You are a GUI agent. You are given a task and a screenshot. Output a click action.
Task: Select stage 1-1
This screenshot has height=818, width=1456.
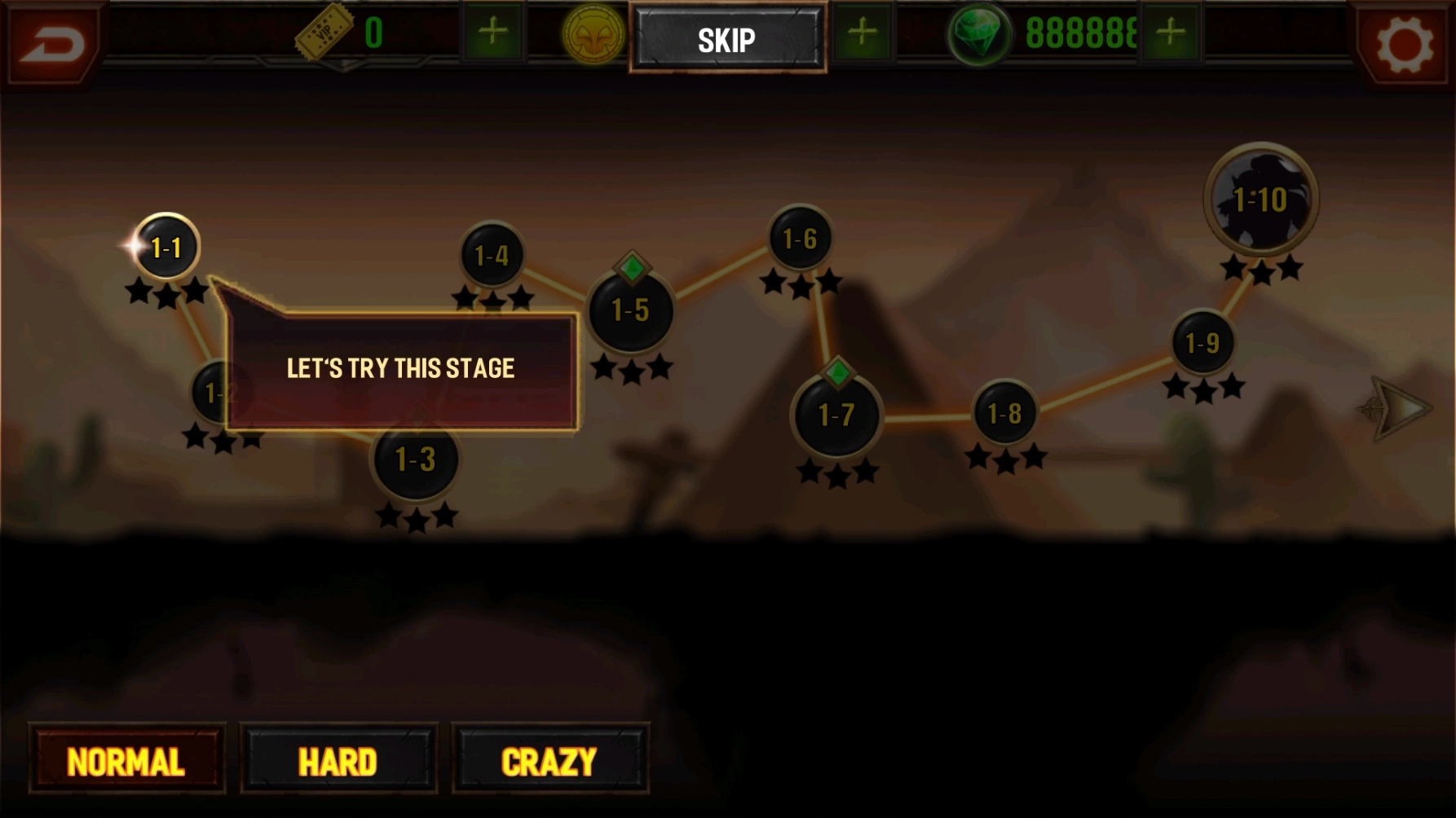pos(166,247)
